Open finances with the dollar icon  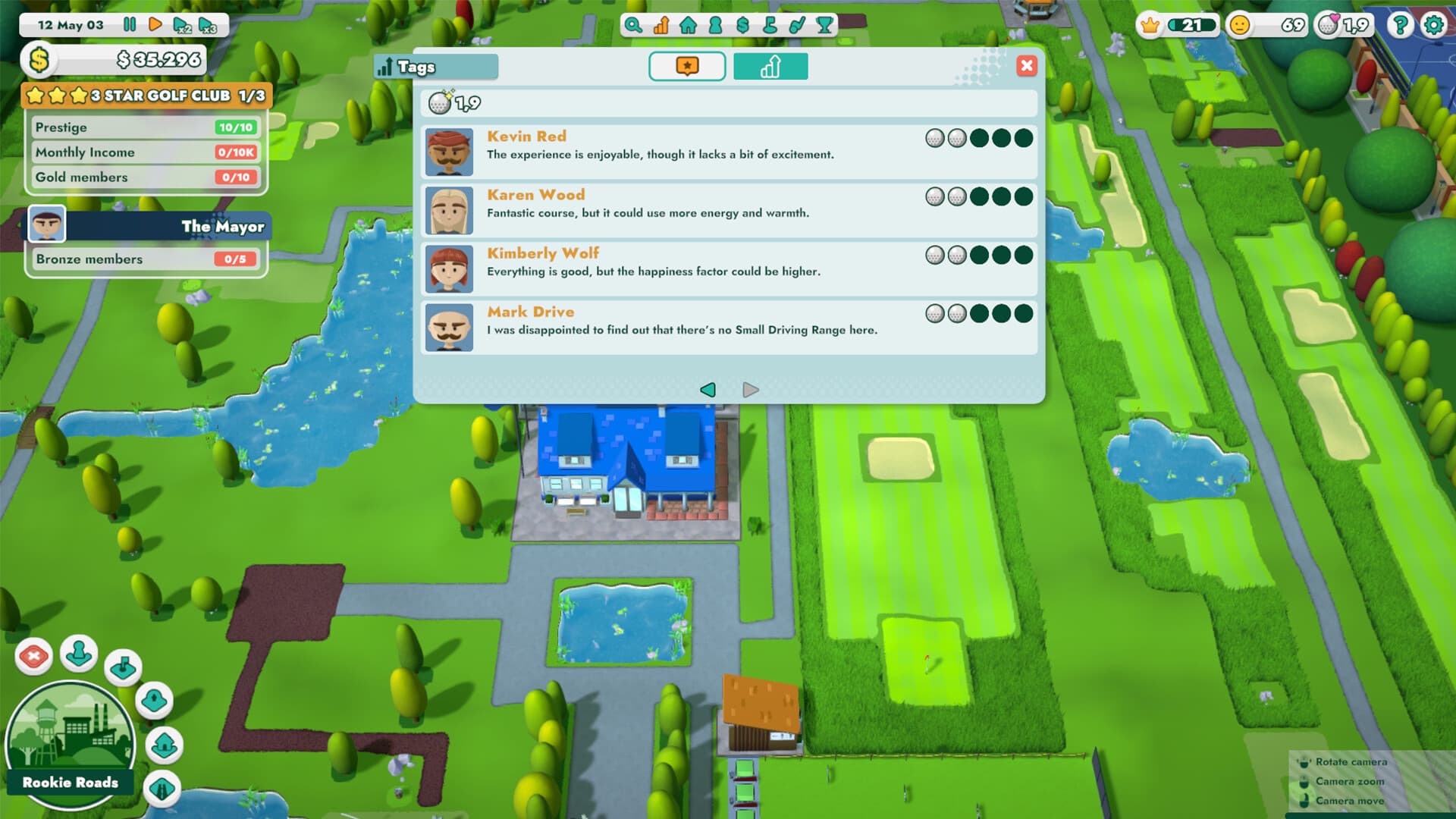click(745, 25)
